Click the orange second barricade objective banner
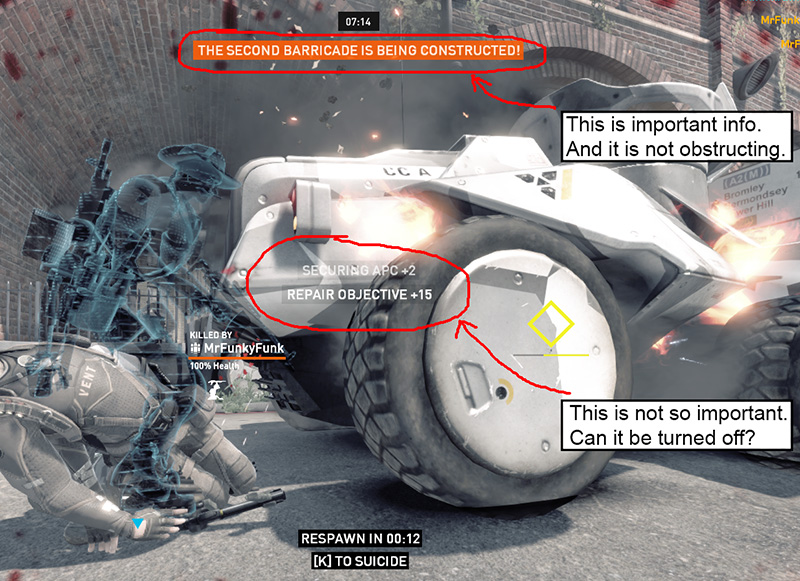Screen dimensions: 800x581 [x=359, y=49]
